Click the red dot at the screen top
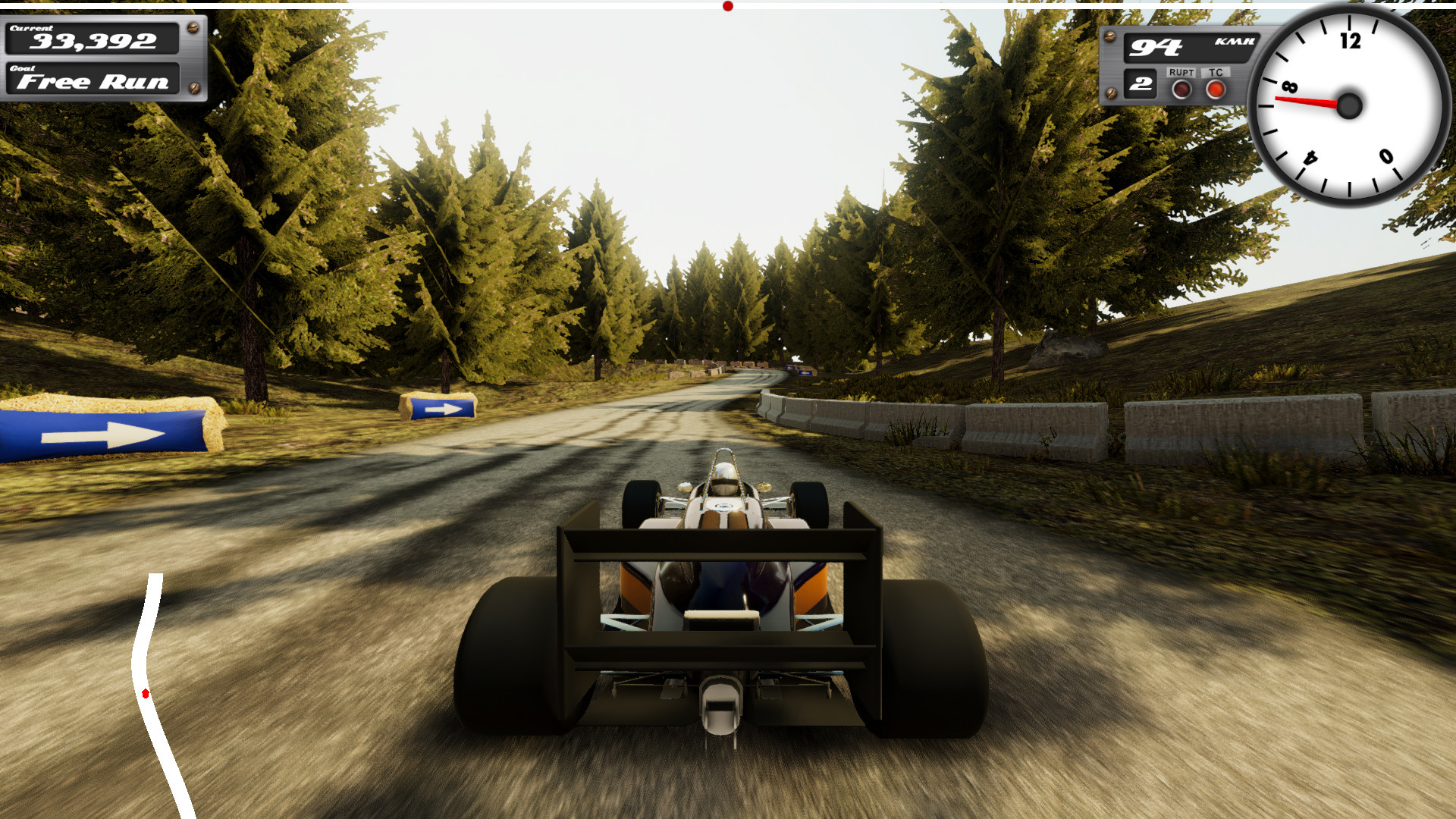The width and height of the screenshot is (1456, 819). (x=727, y=5)
